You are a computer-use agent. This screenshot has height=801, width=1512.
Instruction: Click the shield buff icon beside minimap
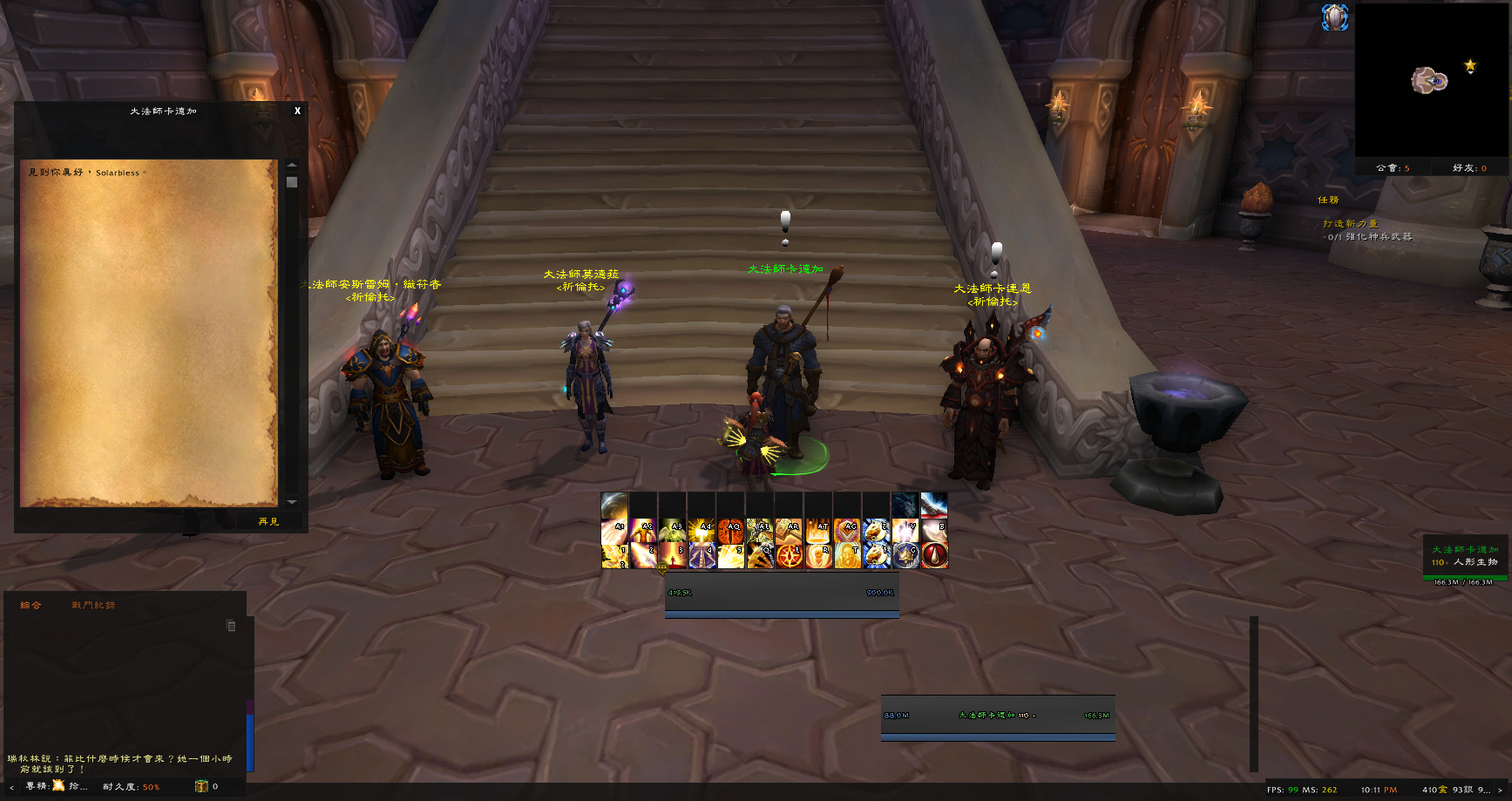1334,17
